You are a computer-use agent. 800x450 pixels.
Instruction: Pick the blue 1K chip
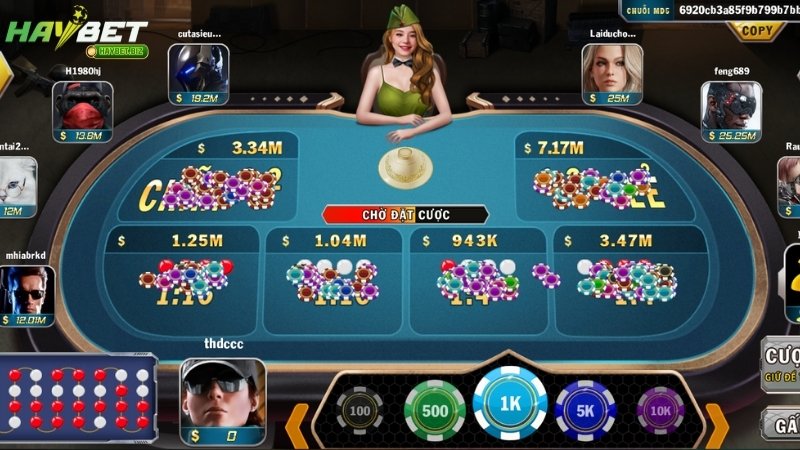tap(510, 405)
